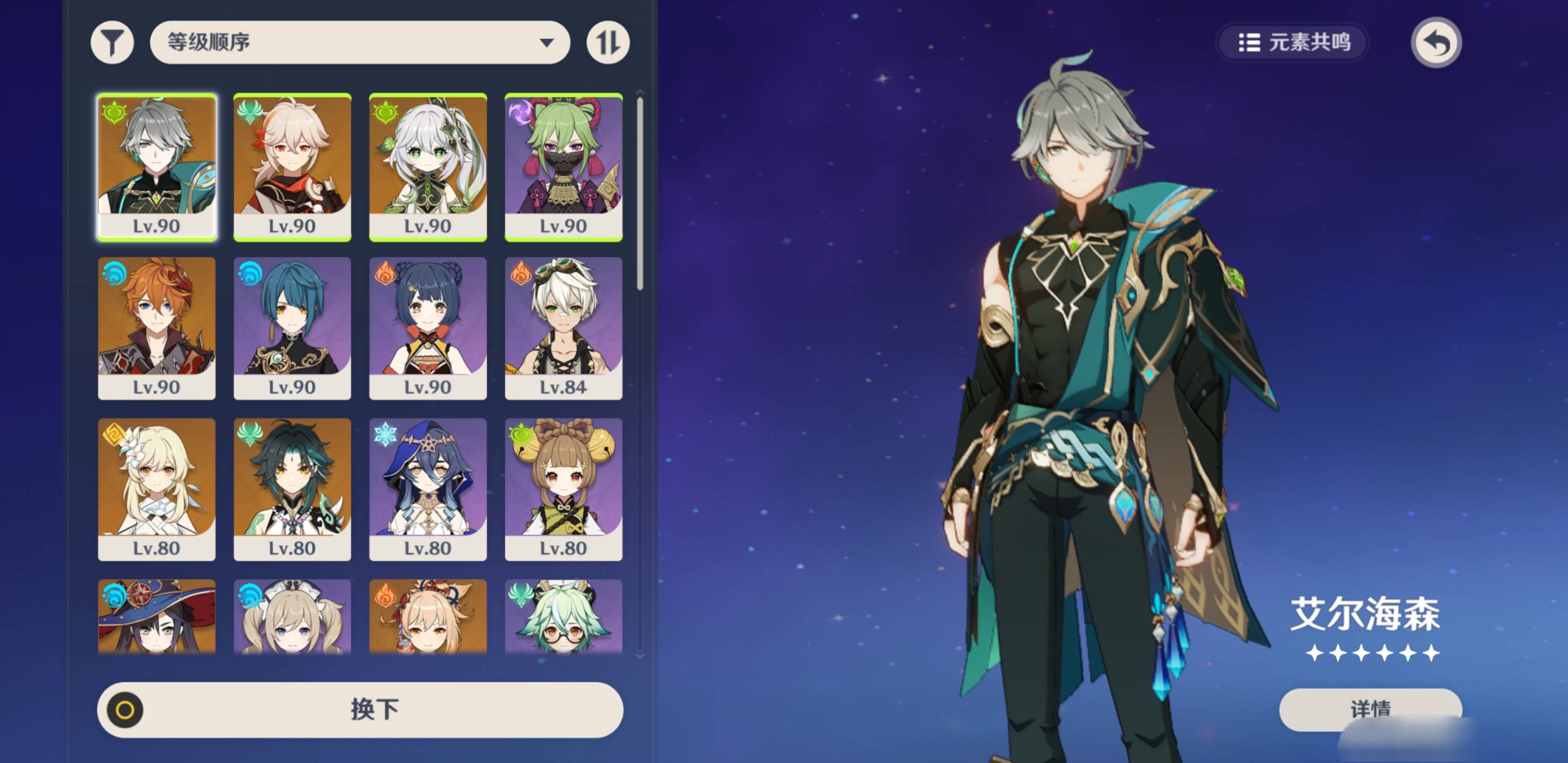Select the Lumine Traveler card

click(x=156, y=489)
